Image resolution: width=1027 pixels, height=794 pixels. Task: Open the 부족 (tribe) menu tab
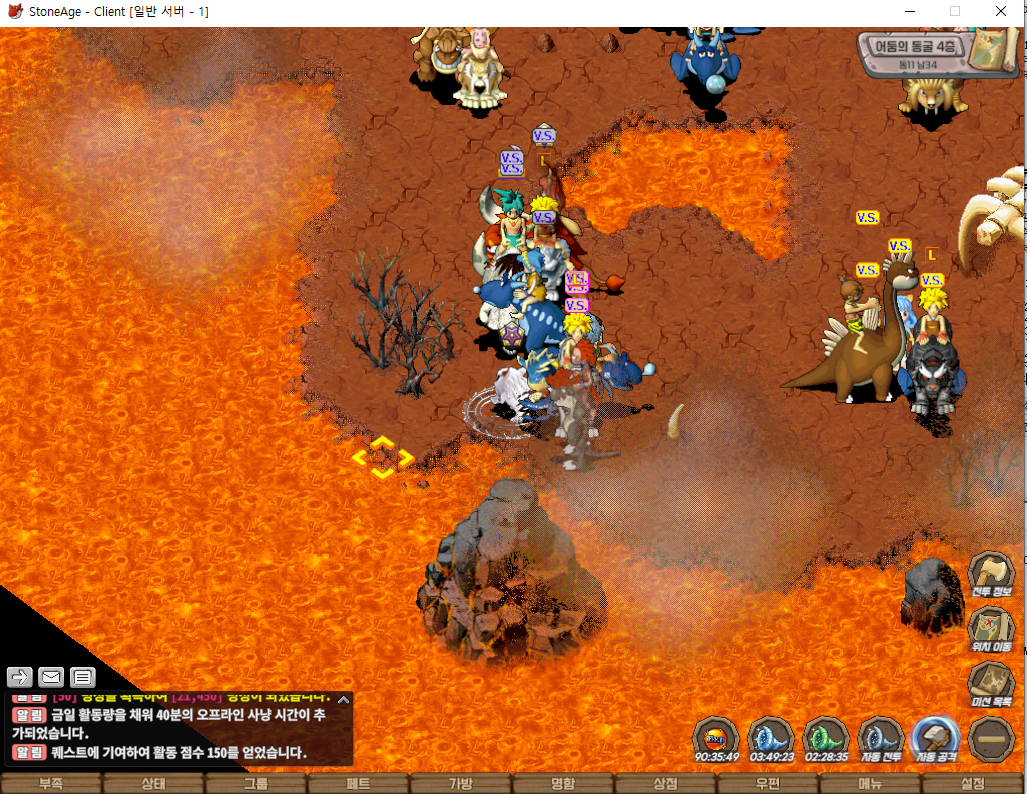click(51, 784)
